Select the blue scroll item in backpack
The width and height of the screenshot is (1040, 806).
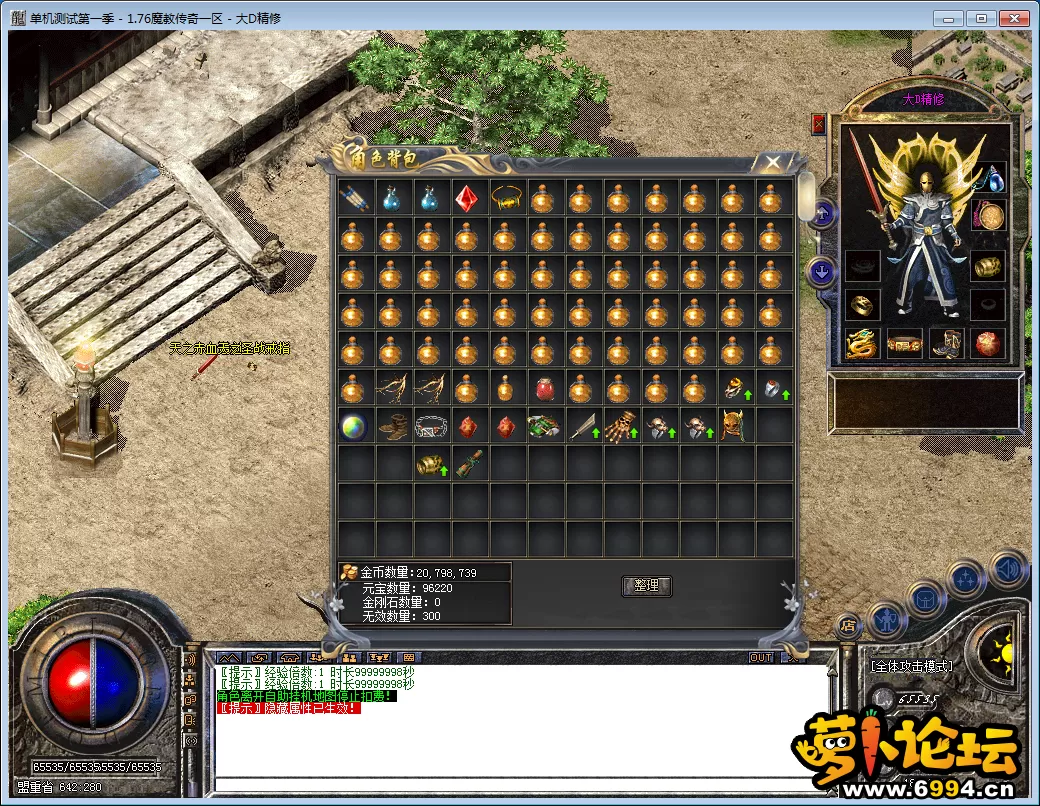pos(353,197)
